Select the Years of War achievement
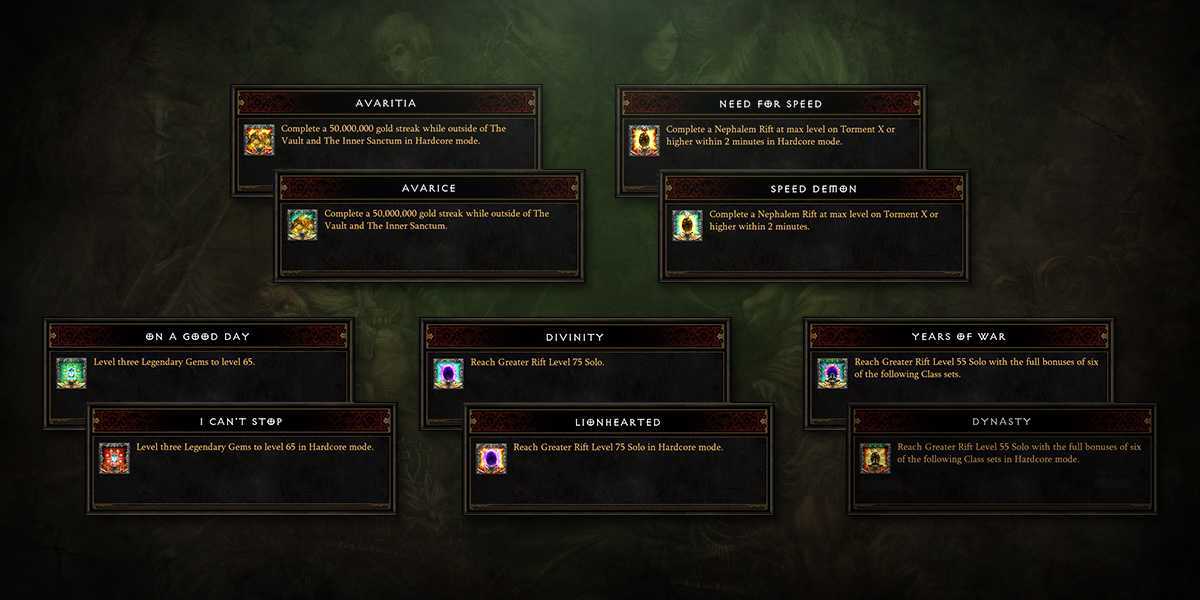This screenshot has width=1200, height=600. point(958,337)
